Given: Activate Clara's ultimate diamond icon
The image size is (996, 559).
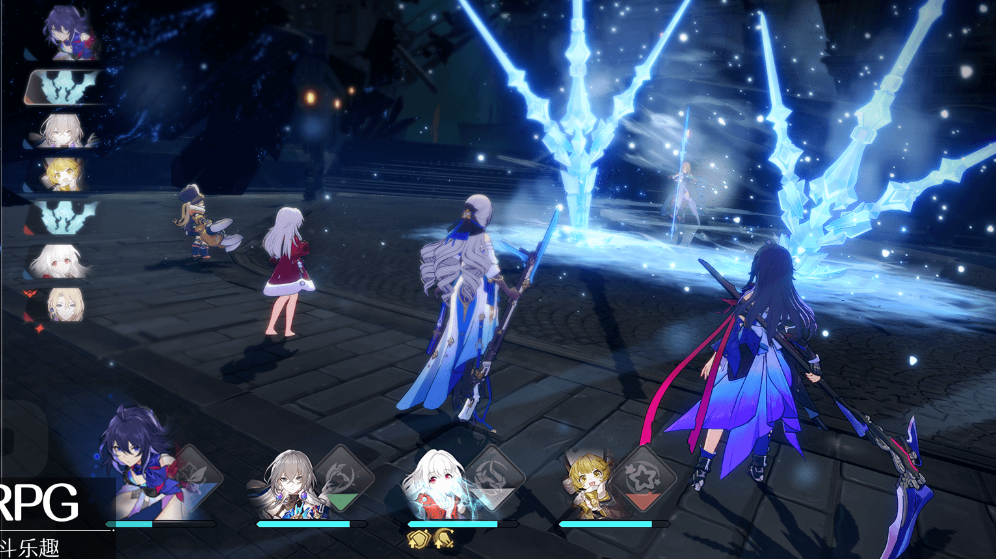Looking at the screenshot, I should pos(492,474).
